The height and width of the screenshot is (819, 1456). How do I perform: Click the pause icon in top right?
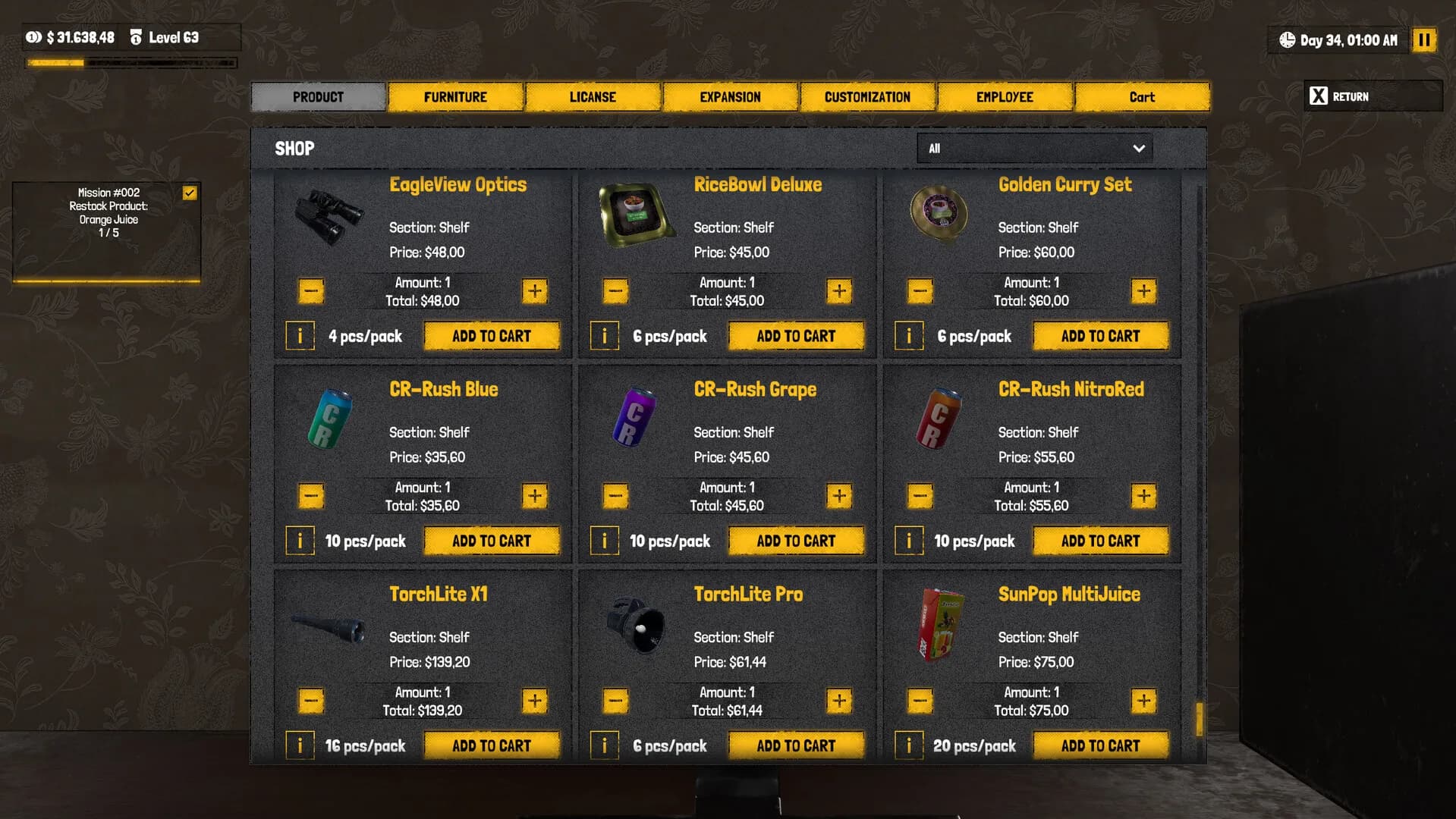tap(1424, 40)
